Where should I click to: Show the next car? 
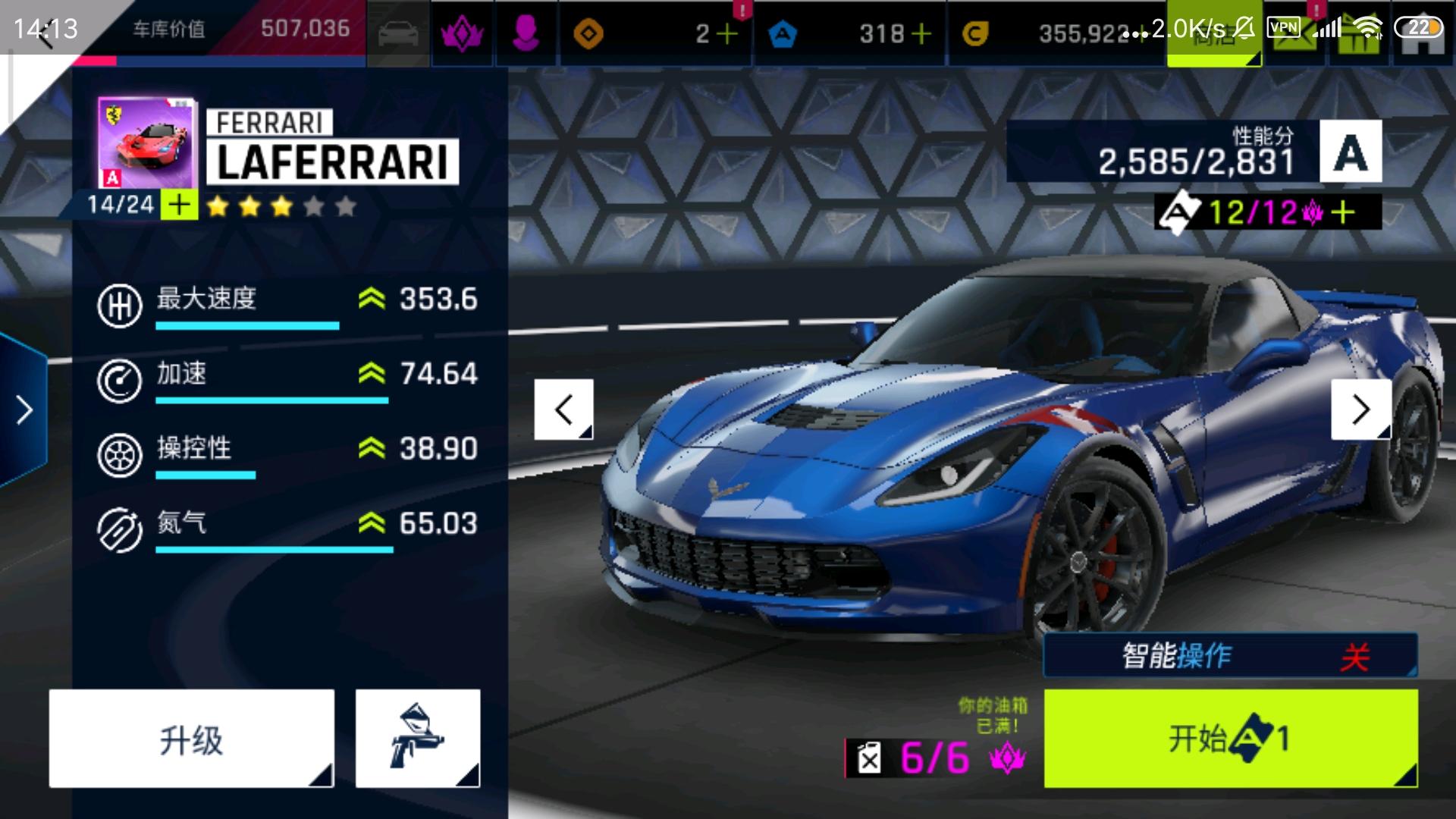(1360, 409)
